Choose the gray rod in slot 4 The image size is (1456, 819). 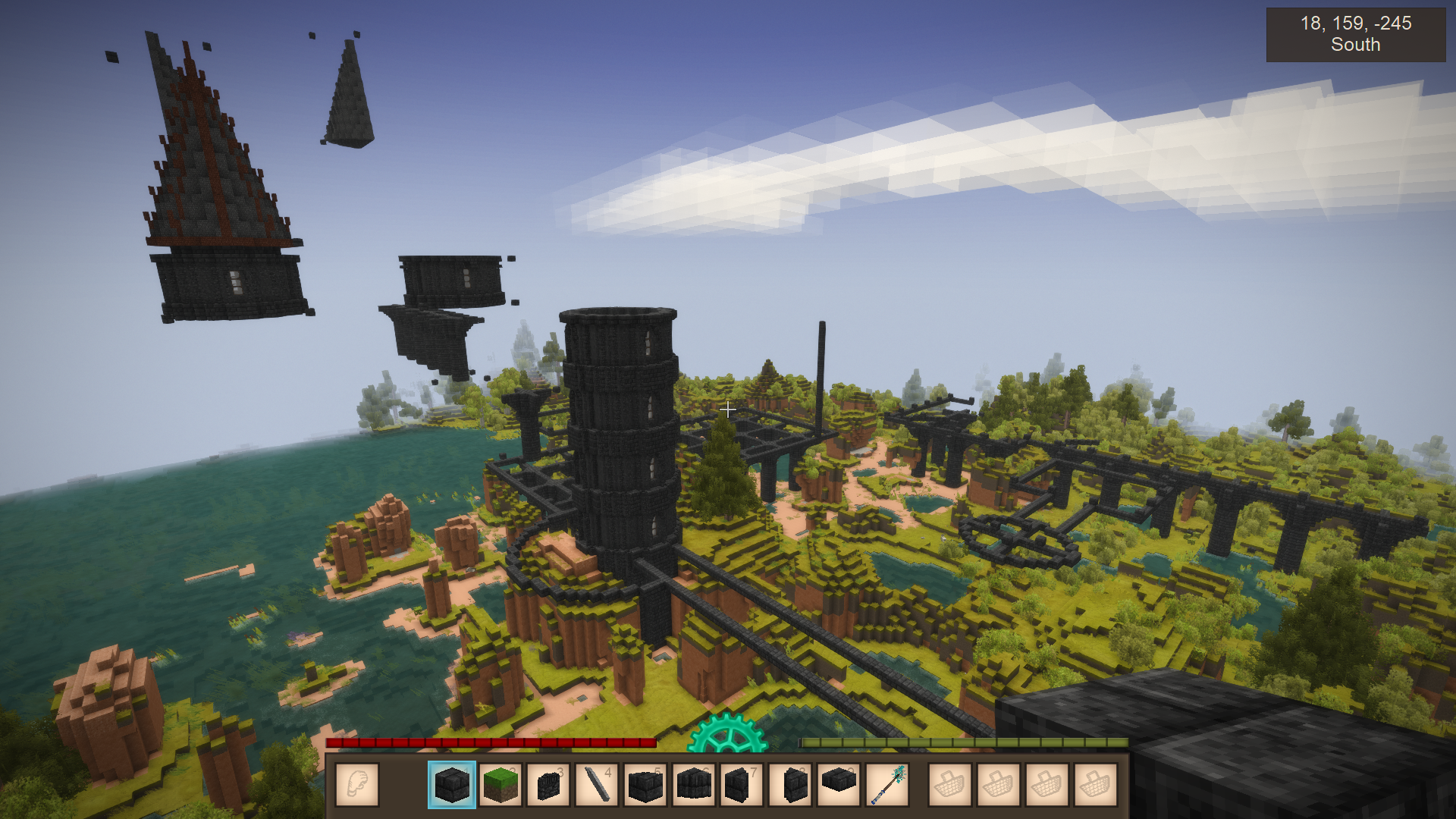pos(597,784)
